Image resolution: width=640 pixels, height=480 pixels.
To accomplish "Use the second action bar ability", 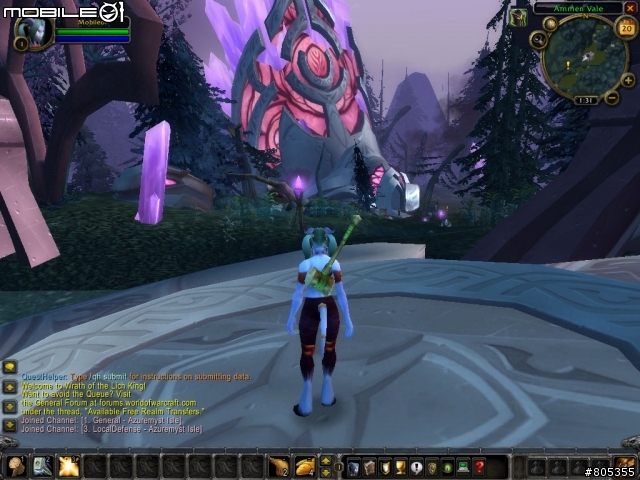I will (42, 466).
